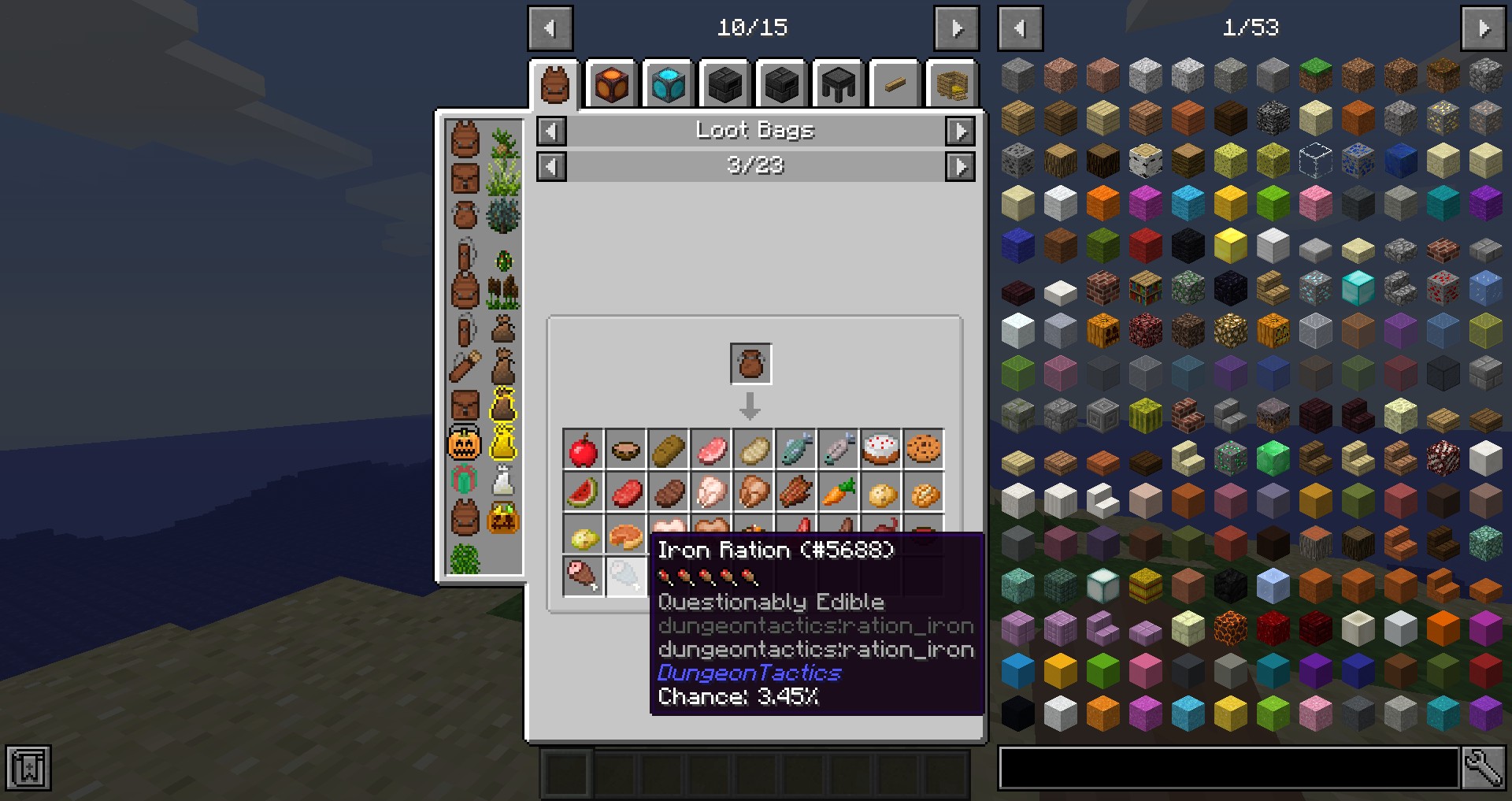Select the red apple in loot results
Viewport: 1512px width, 801px height.
tap(584, 450)
